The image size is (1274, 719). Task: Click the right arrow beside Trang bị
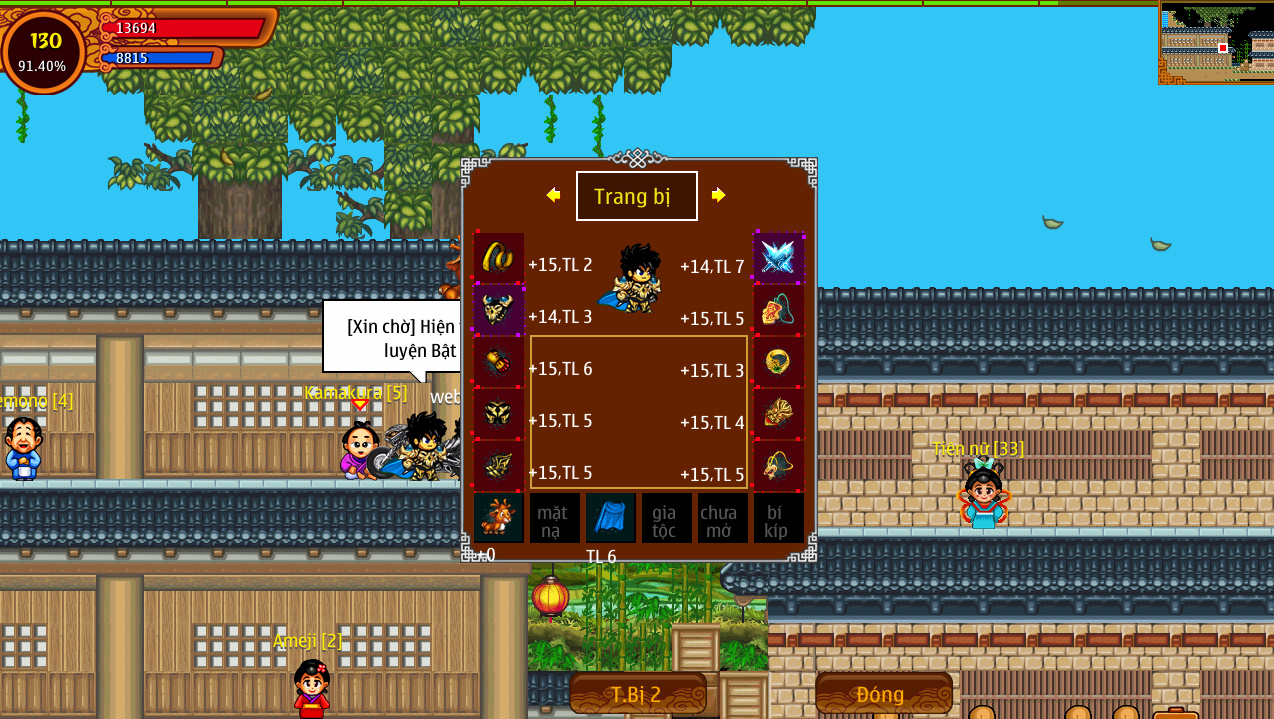pos(718,195)
